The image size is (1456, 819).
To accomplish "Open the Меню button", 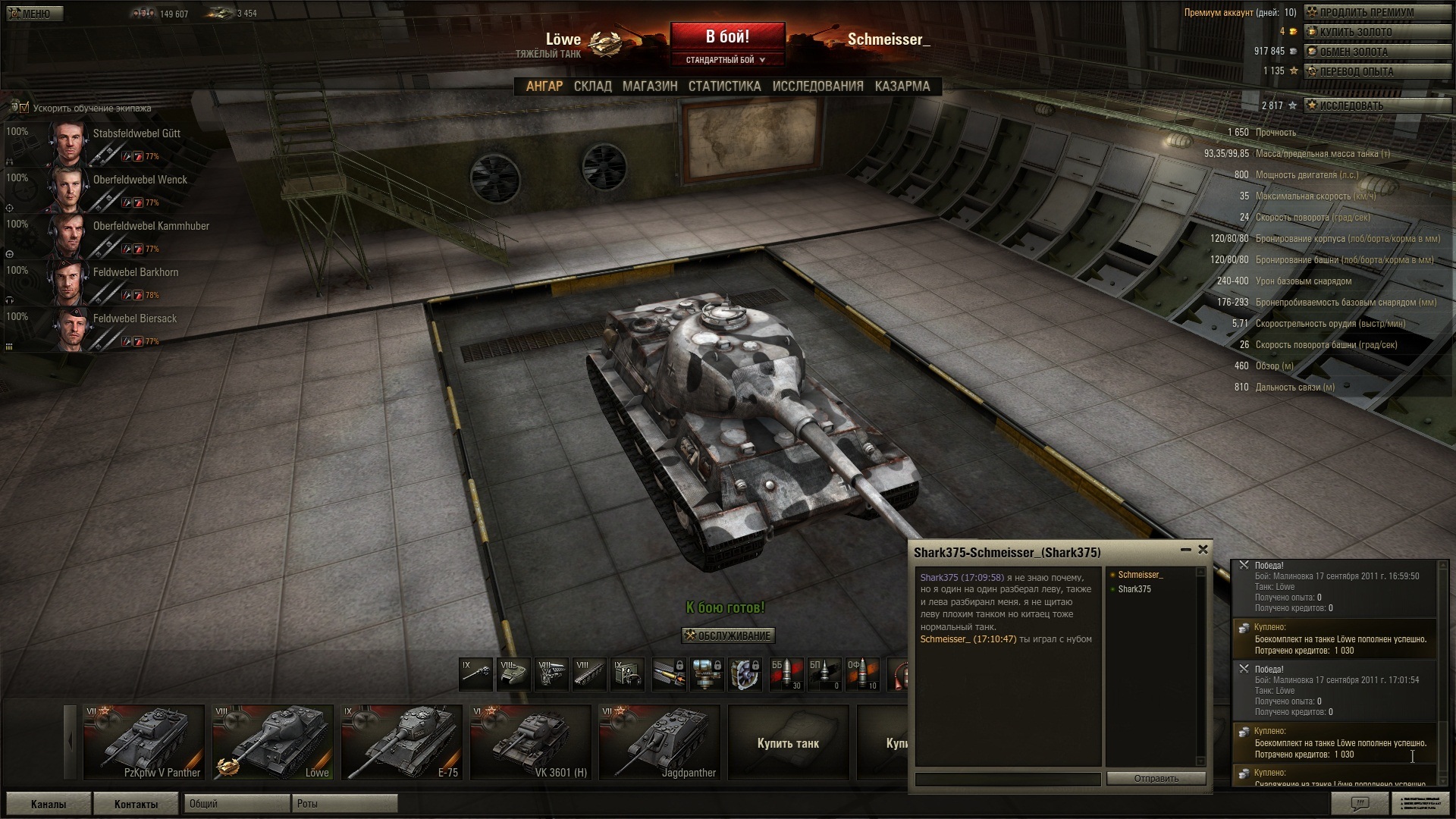I will pyautogui.click(x=33, y=14).
